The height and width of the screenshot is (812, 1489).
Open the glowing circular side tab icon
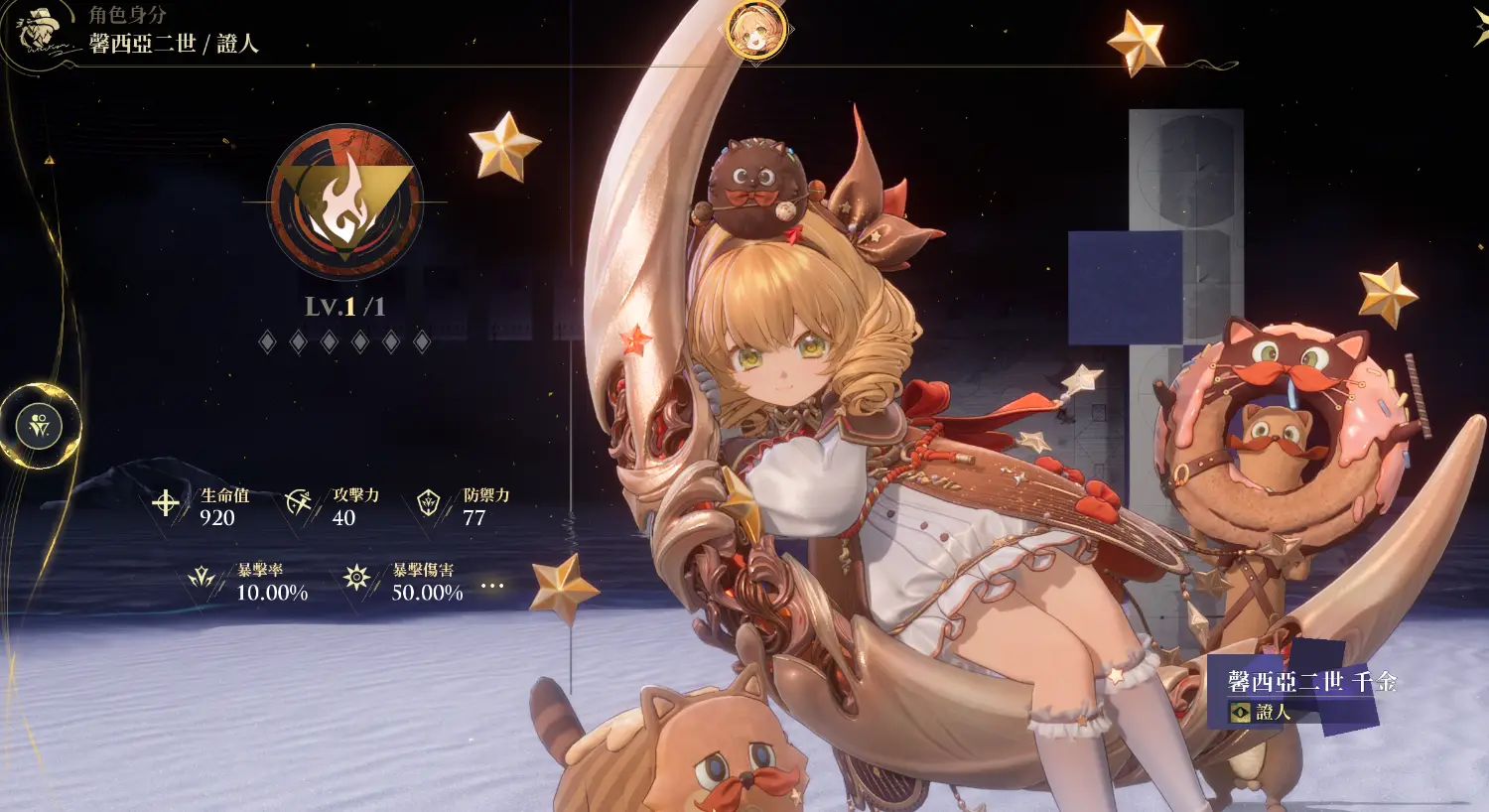pos(40,426)
